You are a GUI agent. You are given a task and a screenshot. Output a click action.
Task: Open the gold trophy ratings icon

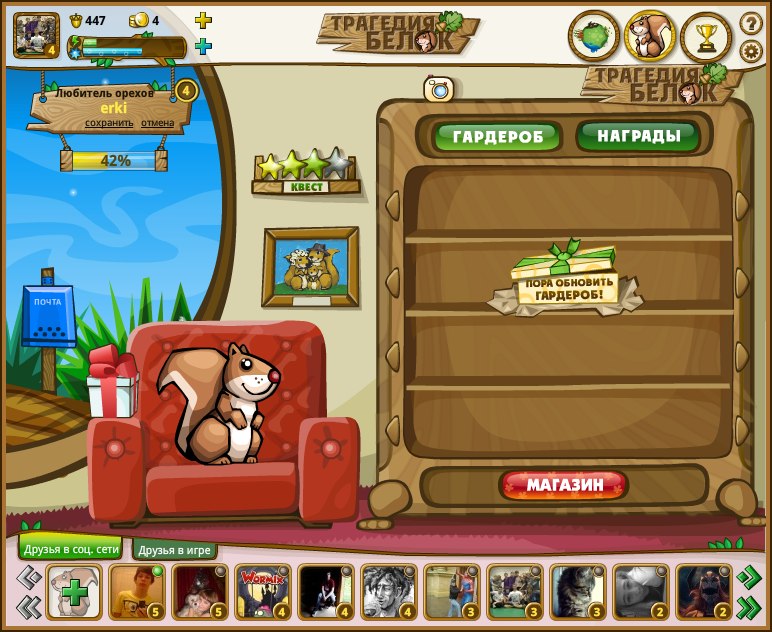[706, 38]
